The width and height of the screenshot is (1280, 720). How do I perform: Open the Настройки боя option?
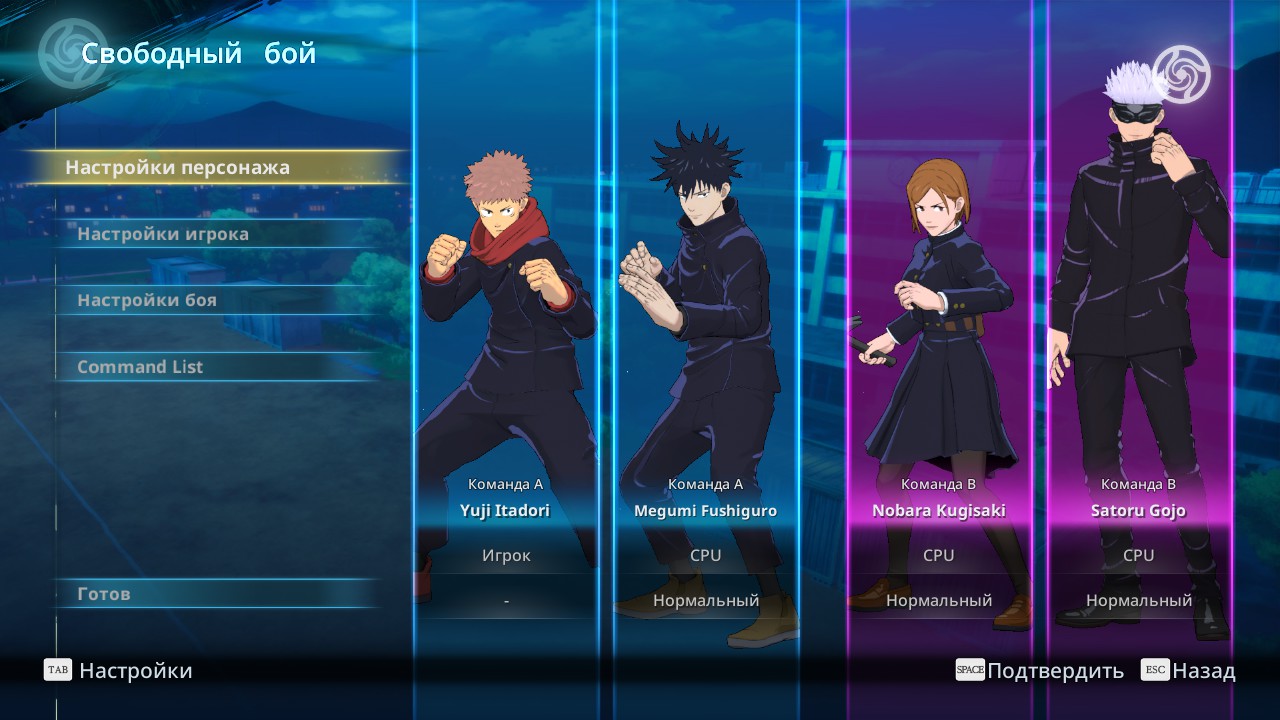147,300
